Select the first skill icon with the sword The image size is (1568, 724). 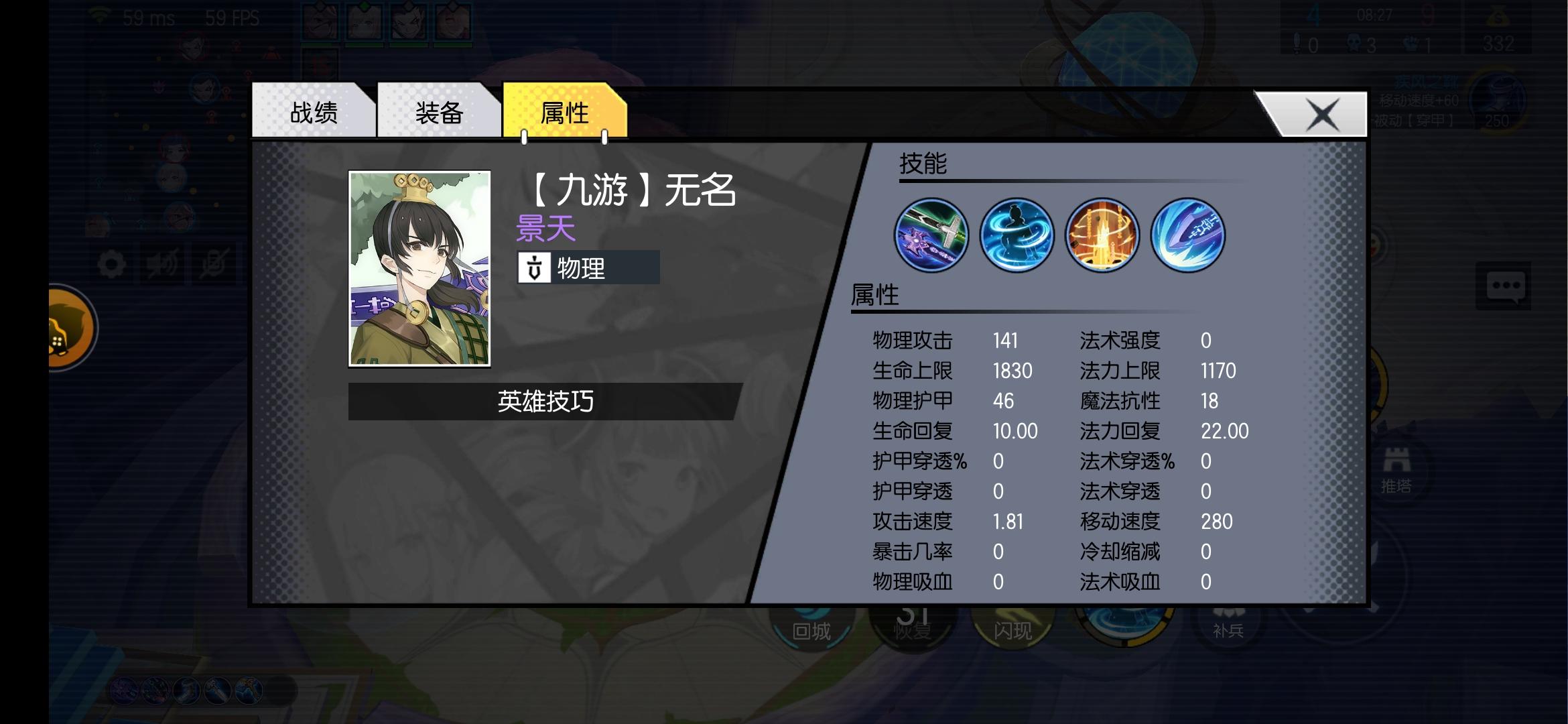(930, 234)
